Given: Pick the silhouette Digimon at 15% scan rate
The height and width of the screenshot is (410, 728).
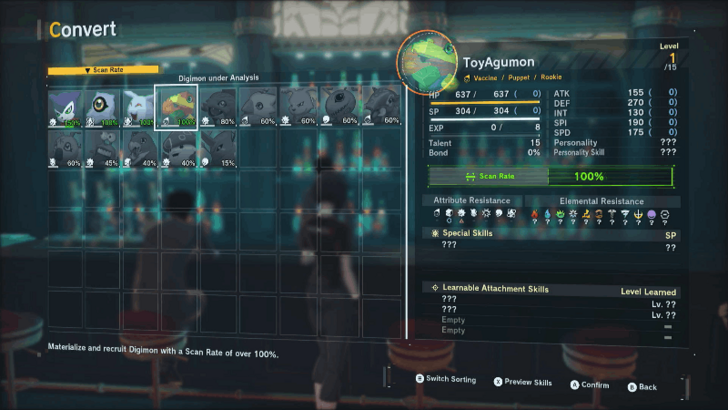Looking at the screenshot, I should pyautogui.click(x=216, y=146).
